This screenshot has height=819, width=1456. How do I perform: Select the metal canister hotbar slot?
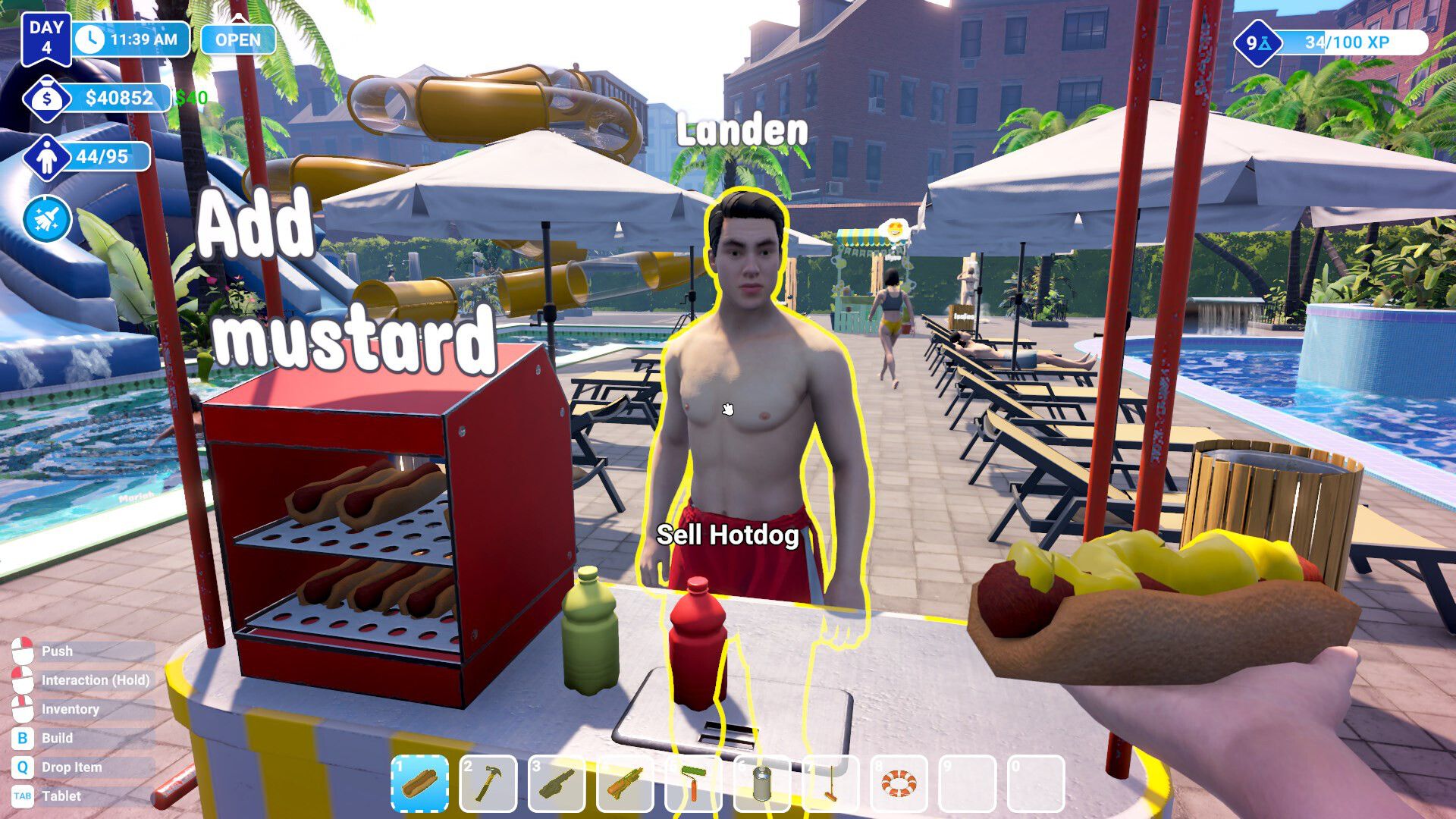point(761,783)
